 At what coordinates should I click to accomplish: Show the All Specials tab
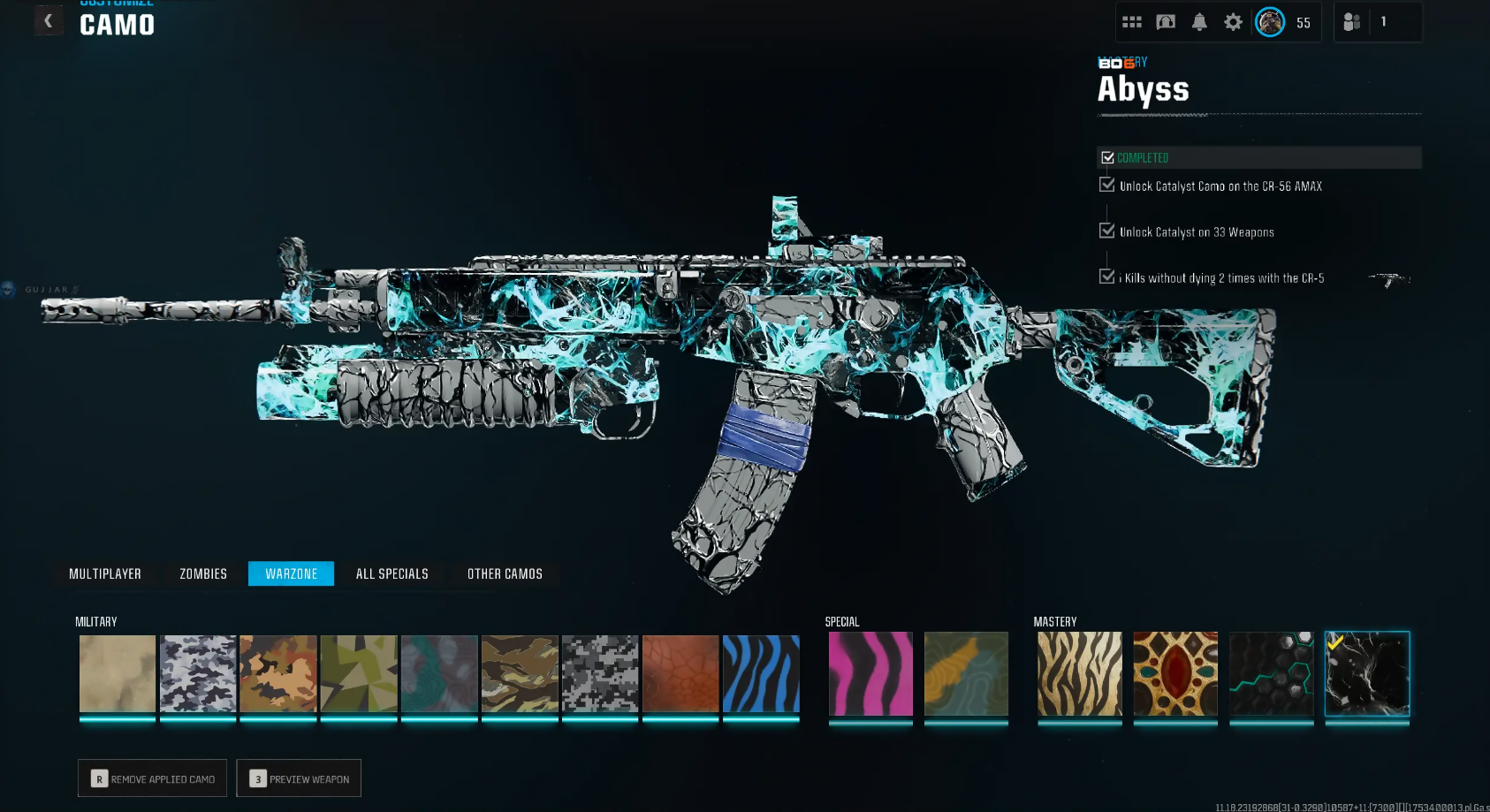pos(392,574)
